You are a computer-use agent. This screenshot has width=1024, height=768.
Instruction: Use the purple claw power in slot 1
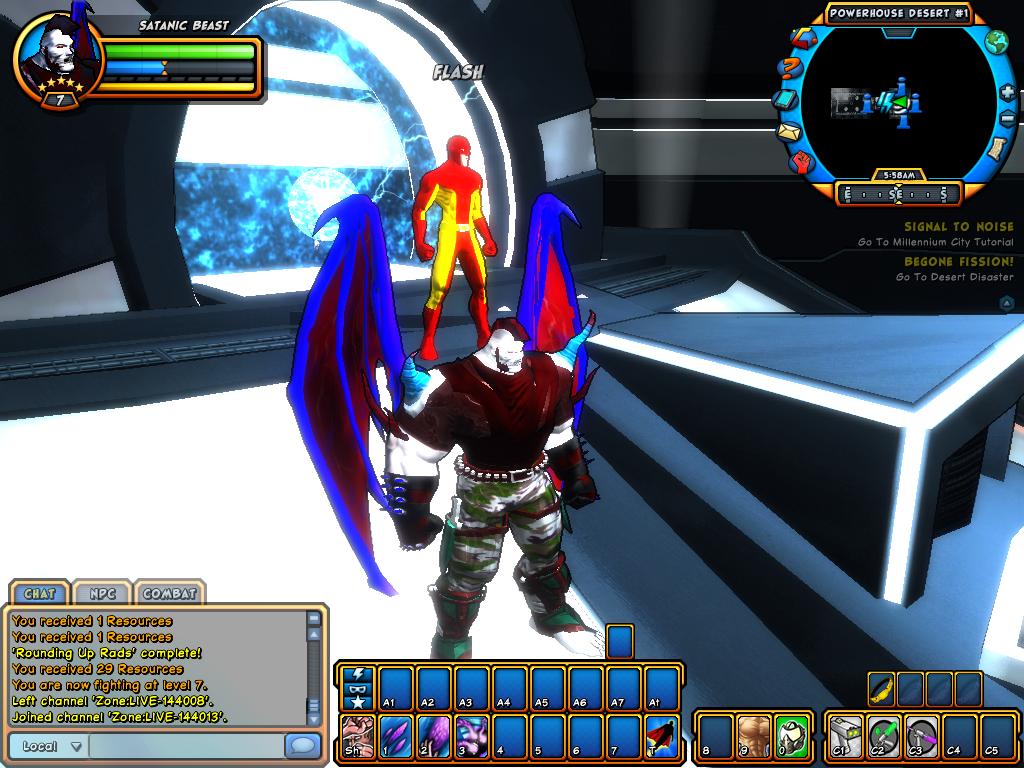395,736
